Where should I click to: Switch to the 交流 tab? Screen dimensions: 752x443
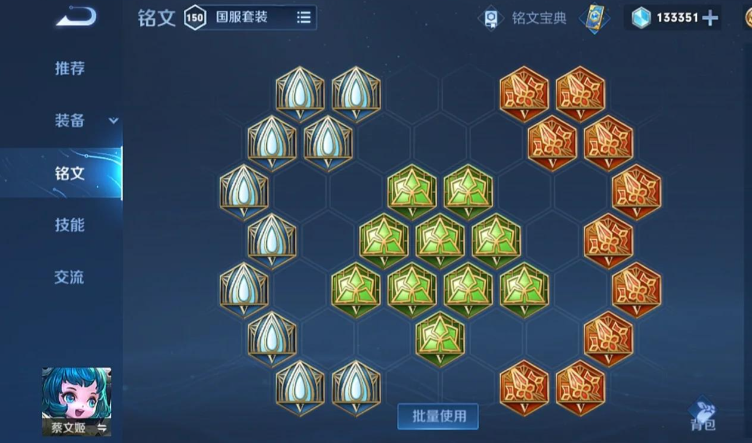tap(69, 277)
